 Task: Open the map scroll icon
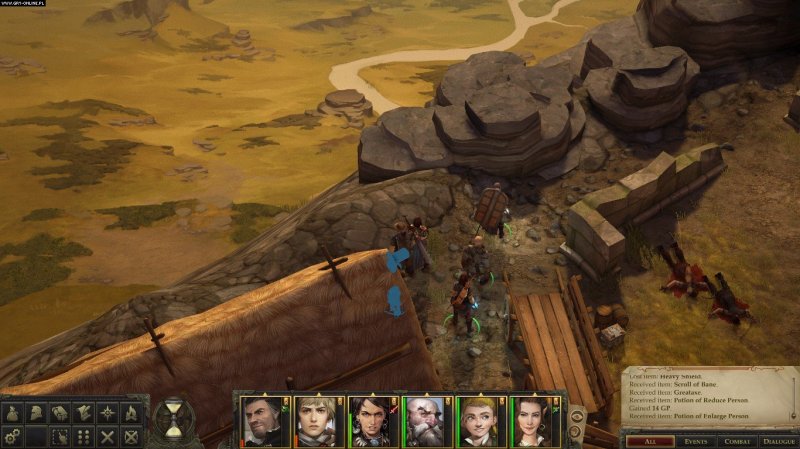(84, 412)
